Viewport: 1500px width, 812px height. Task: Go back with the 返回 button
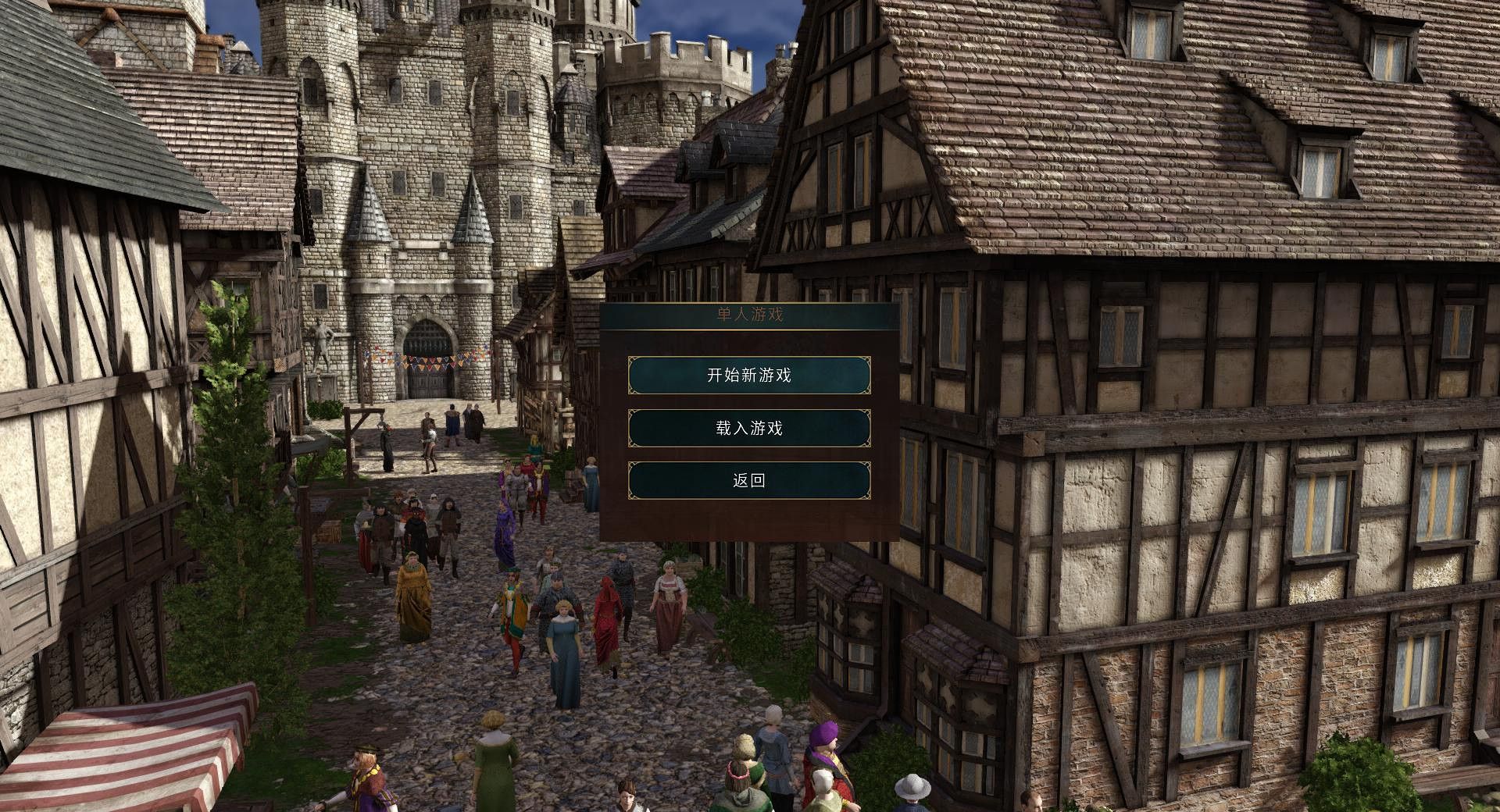[x=749, y=480]
